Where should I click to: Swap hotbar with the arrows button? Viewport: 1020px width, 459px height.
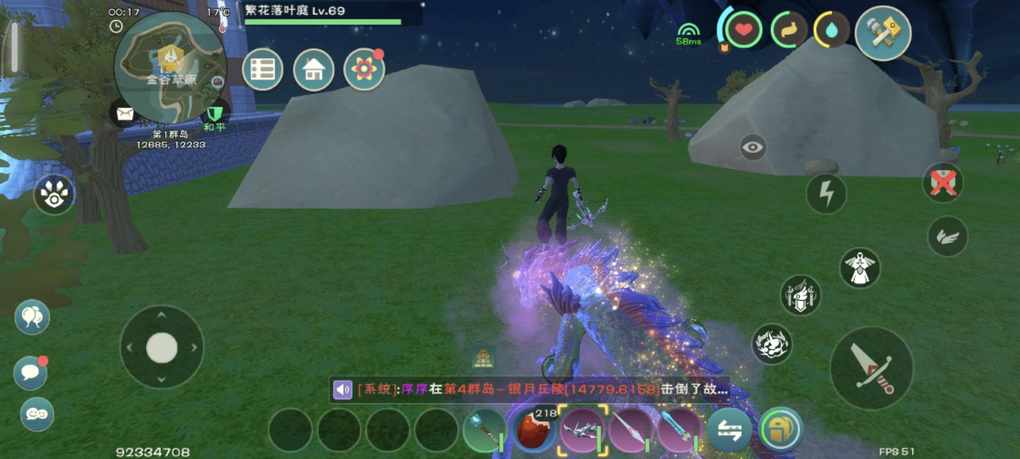729,431
